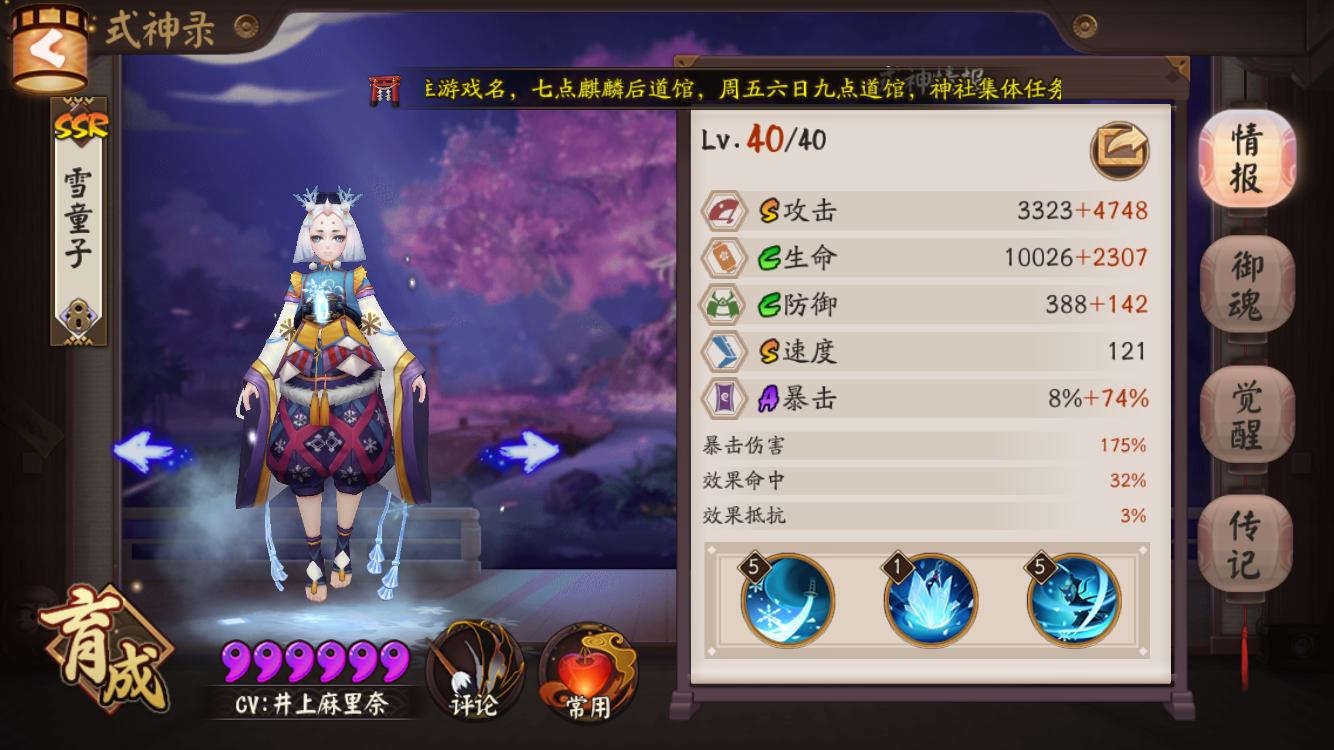Return via the back arrow lantern
The height and width of the screenshot is (750, 1334).
click(48, 47)
